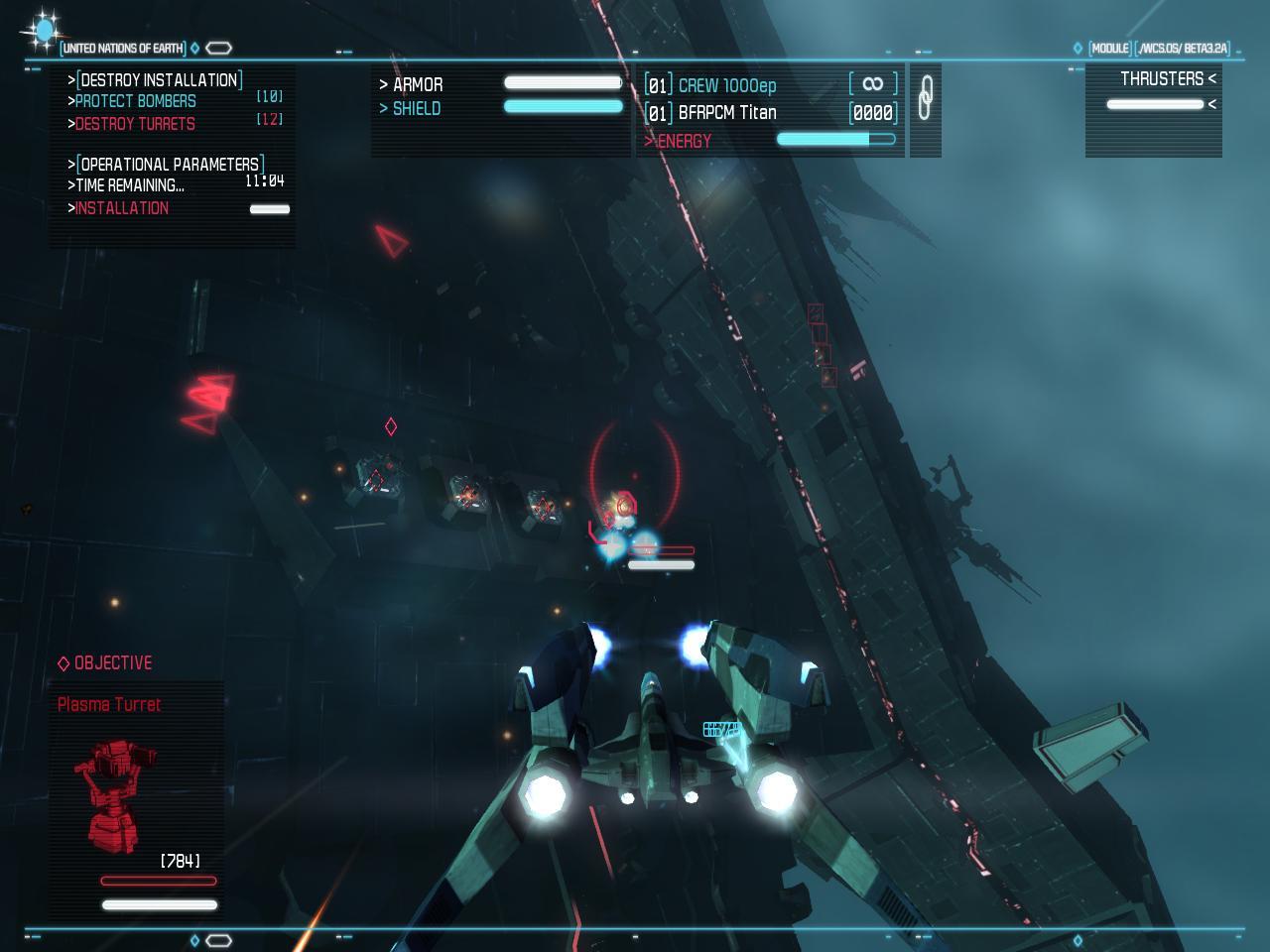The image size is (1270, 952).
Task: Select the Destroy Installation objective header
Action: point(158,80)
